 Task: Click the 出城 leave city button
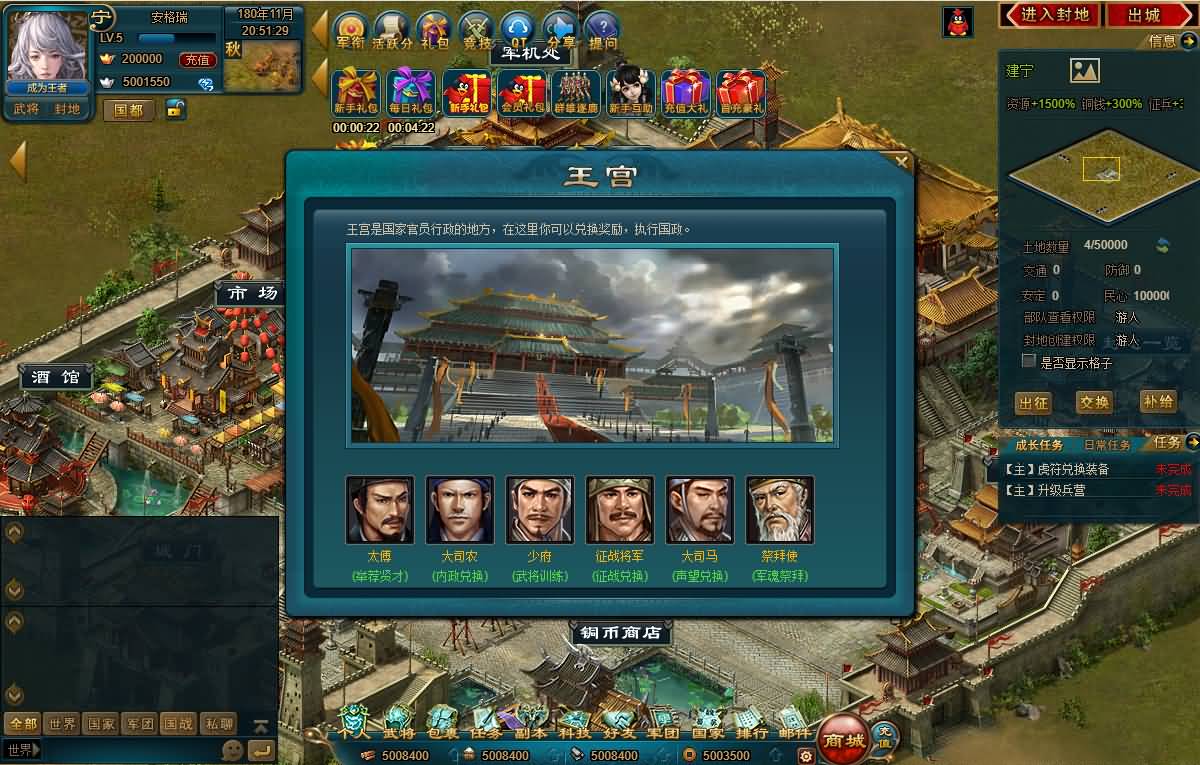point(1144,15)
